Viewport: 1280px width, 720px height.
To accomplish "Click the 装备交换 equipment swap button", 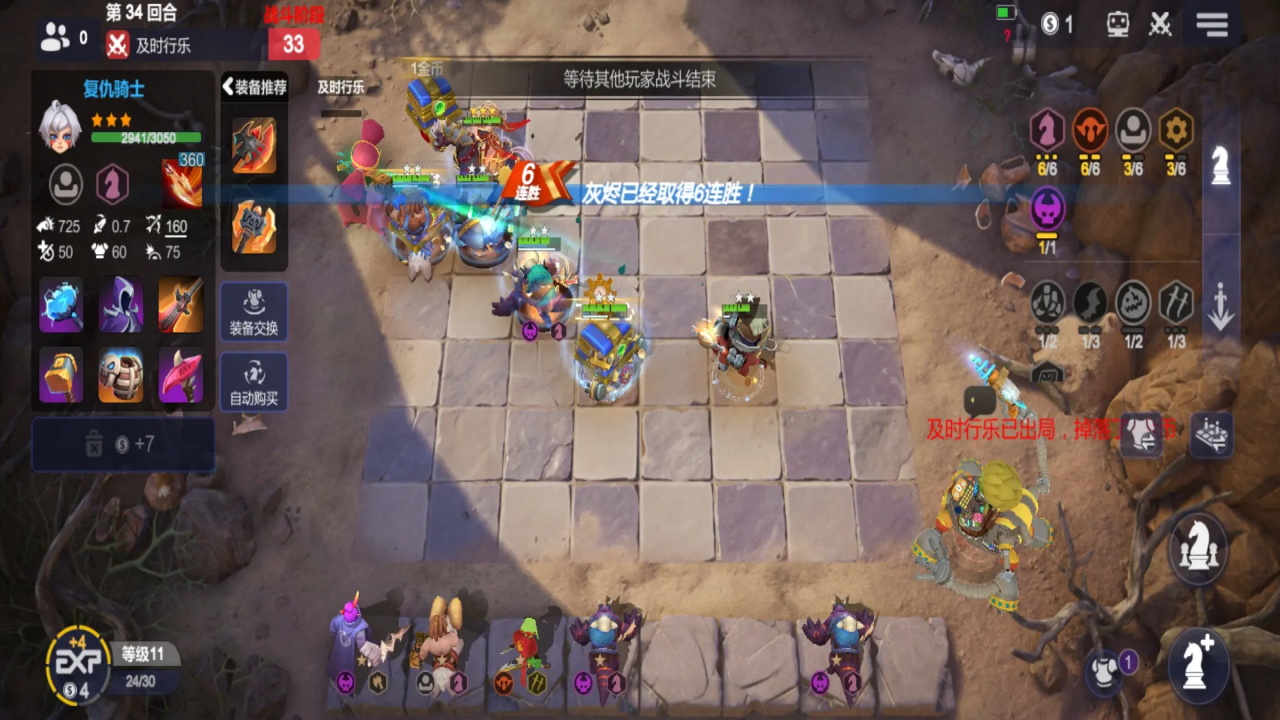I will [253, 312].
